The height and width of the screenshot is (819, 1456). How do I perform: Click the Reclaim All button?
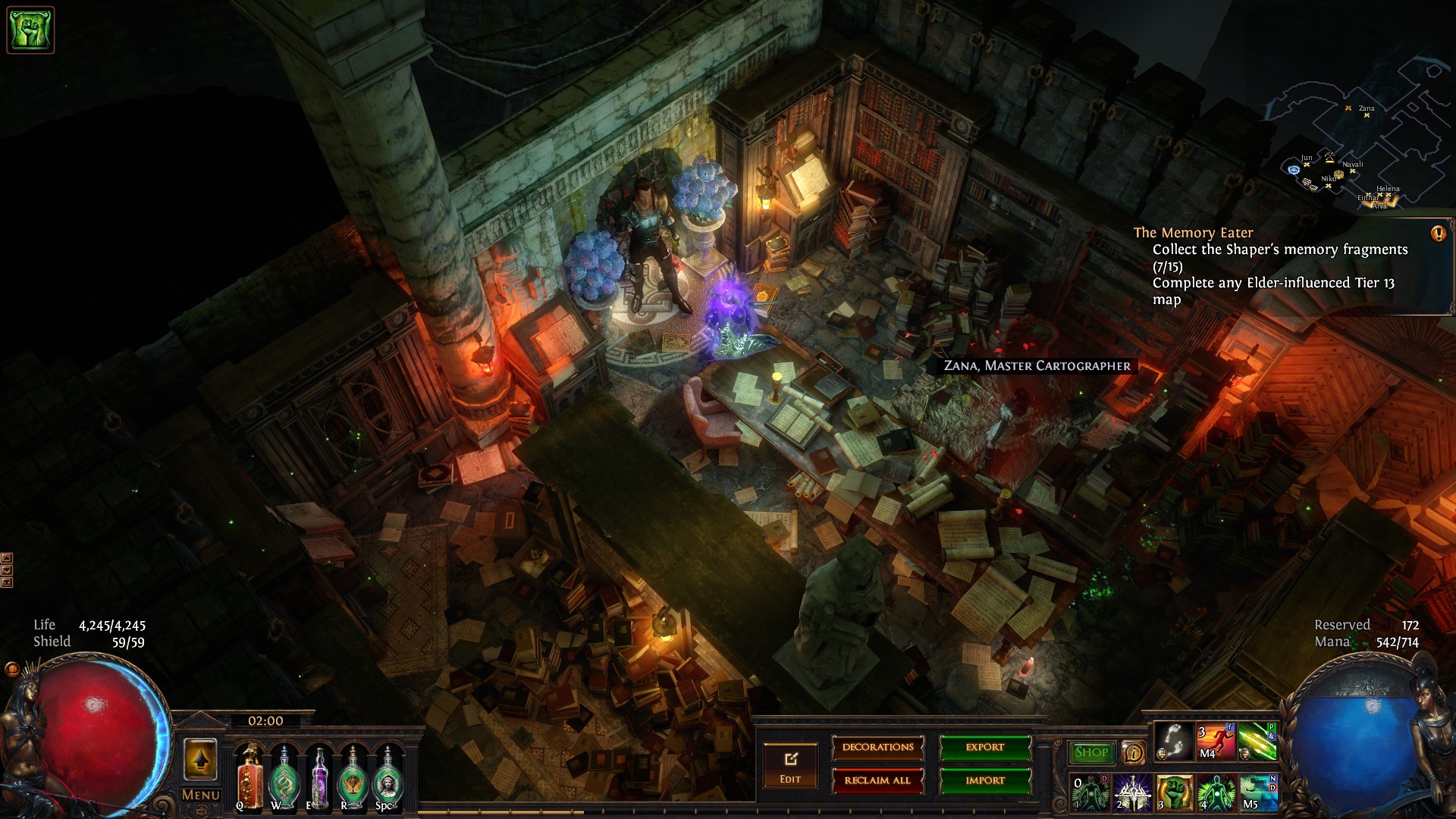coord(877,780)
